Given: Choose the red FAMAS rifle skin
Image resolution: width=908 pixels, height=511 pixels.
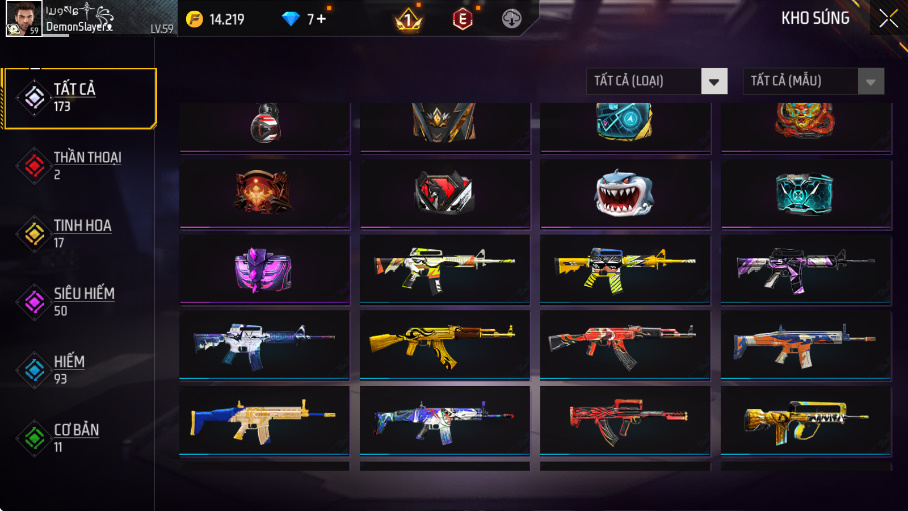Looking at the screenshot, I should [x=625, y=419].
